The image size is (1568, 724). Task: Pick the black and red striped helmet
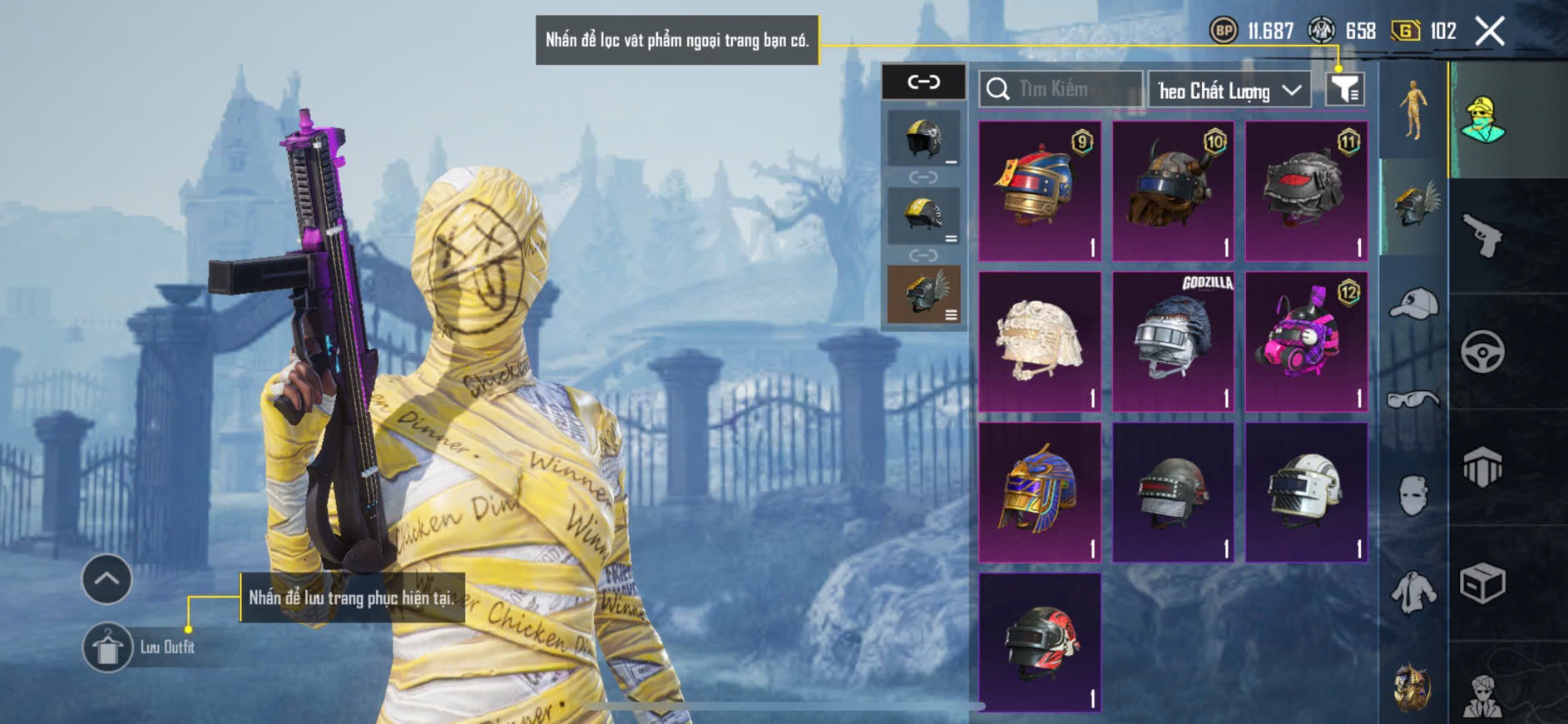[1040, 642]
